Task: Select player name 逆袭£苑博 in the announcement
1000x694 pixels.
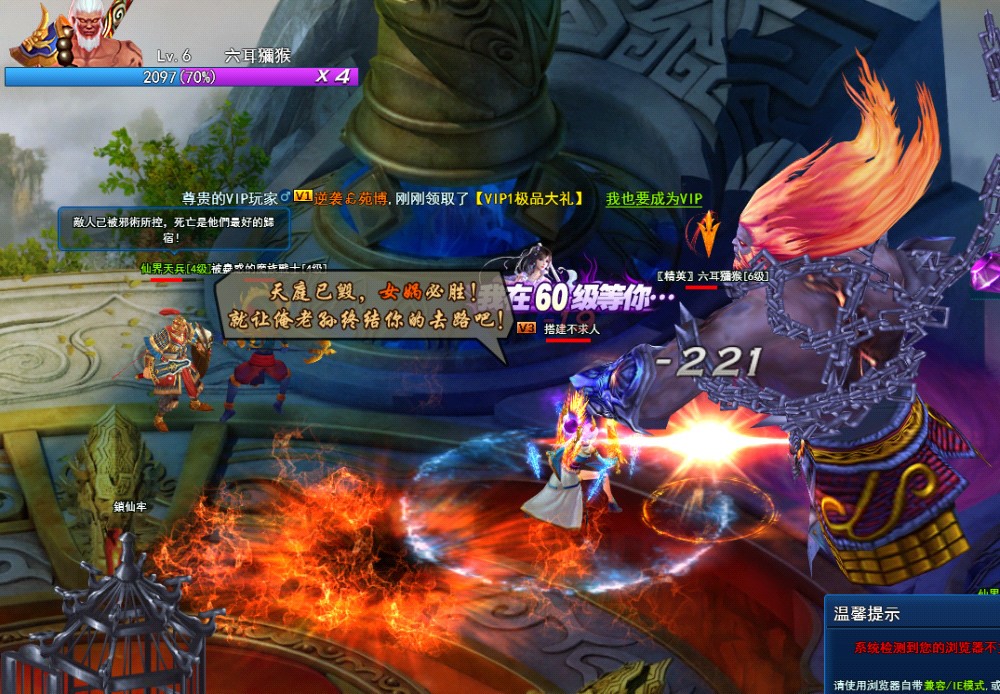Action: coord(351,199)
